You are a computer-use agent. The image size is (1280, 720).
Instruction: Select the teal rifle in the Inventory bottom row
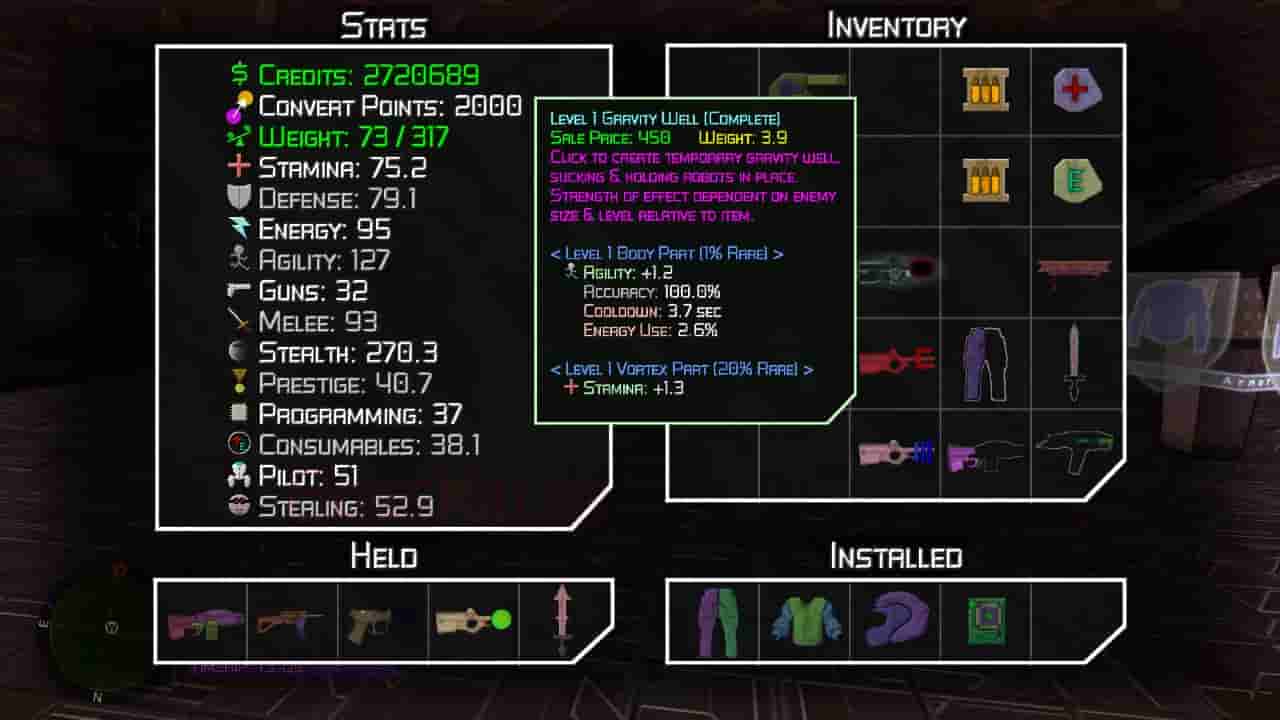click(x=1075, y=455)
